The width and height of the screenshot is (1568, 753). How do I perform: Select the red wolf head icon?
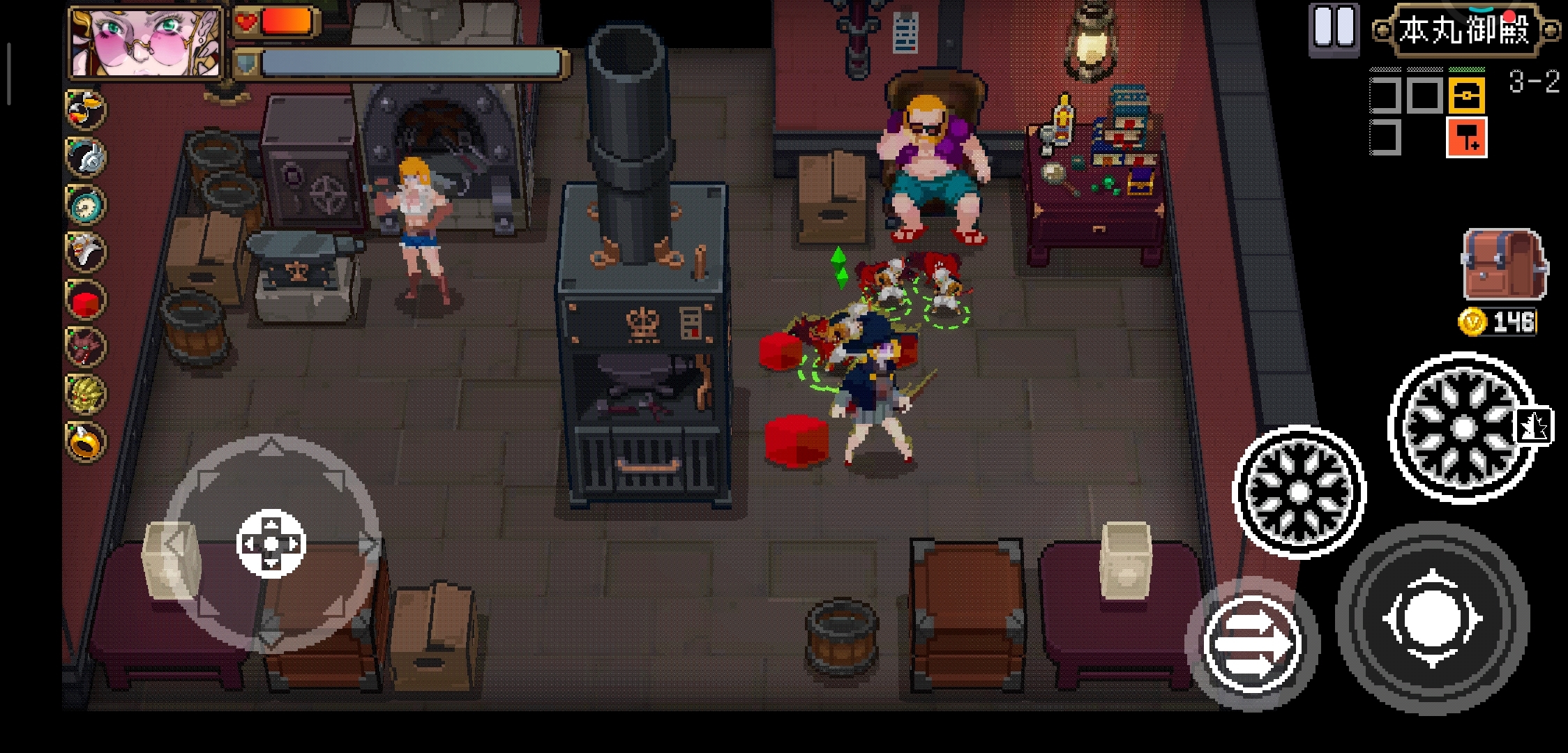(x=85, y=347)
